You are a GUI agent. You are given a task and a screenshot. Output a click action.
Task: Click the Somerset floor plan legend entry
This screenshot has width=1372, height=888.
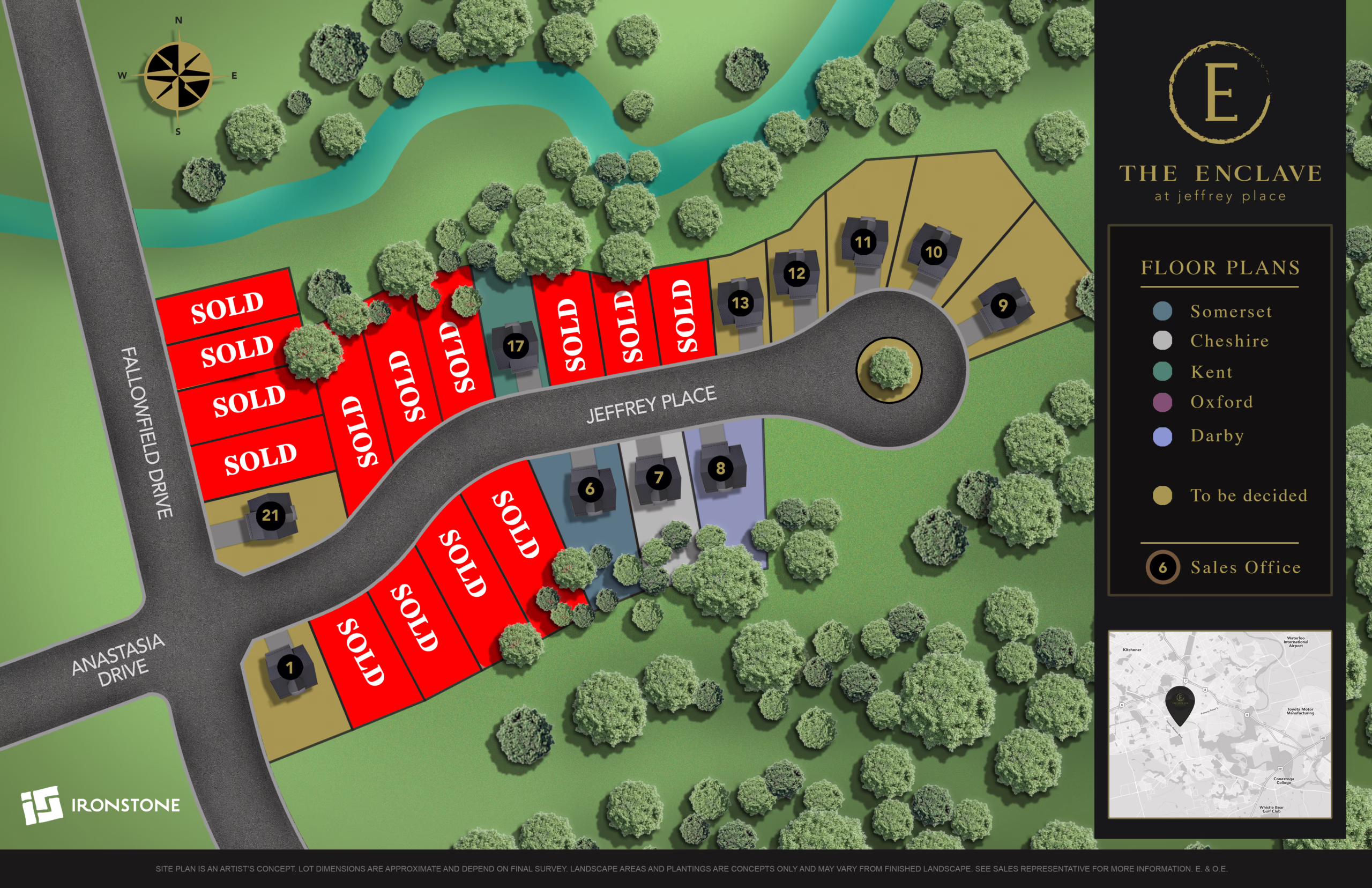[1231, 312]
